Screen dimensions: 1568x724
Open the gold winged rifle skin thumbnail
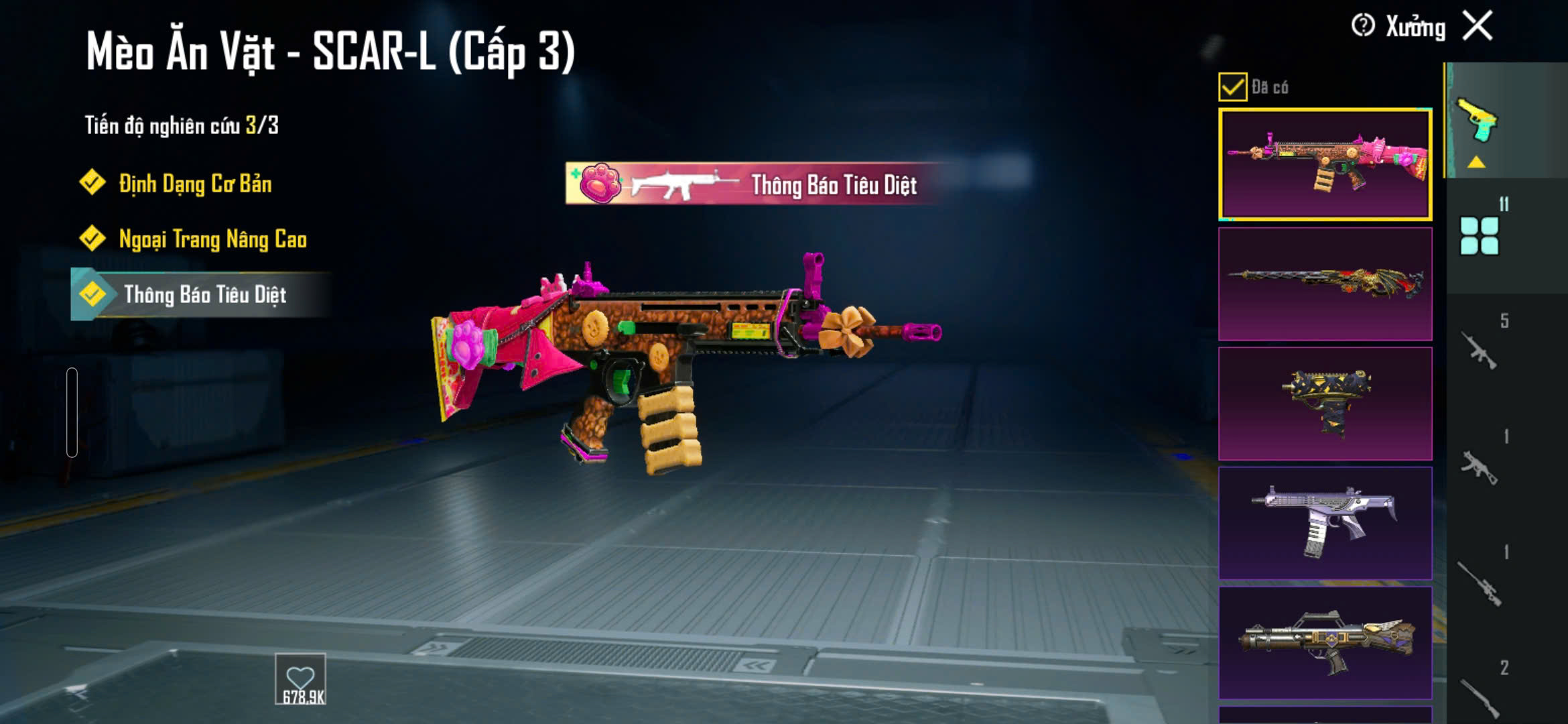[1325, 643]
